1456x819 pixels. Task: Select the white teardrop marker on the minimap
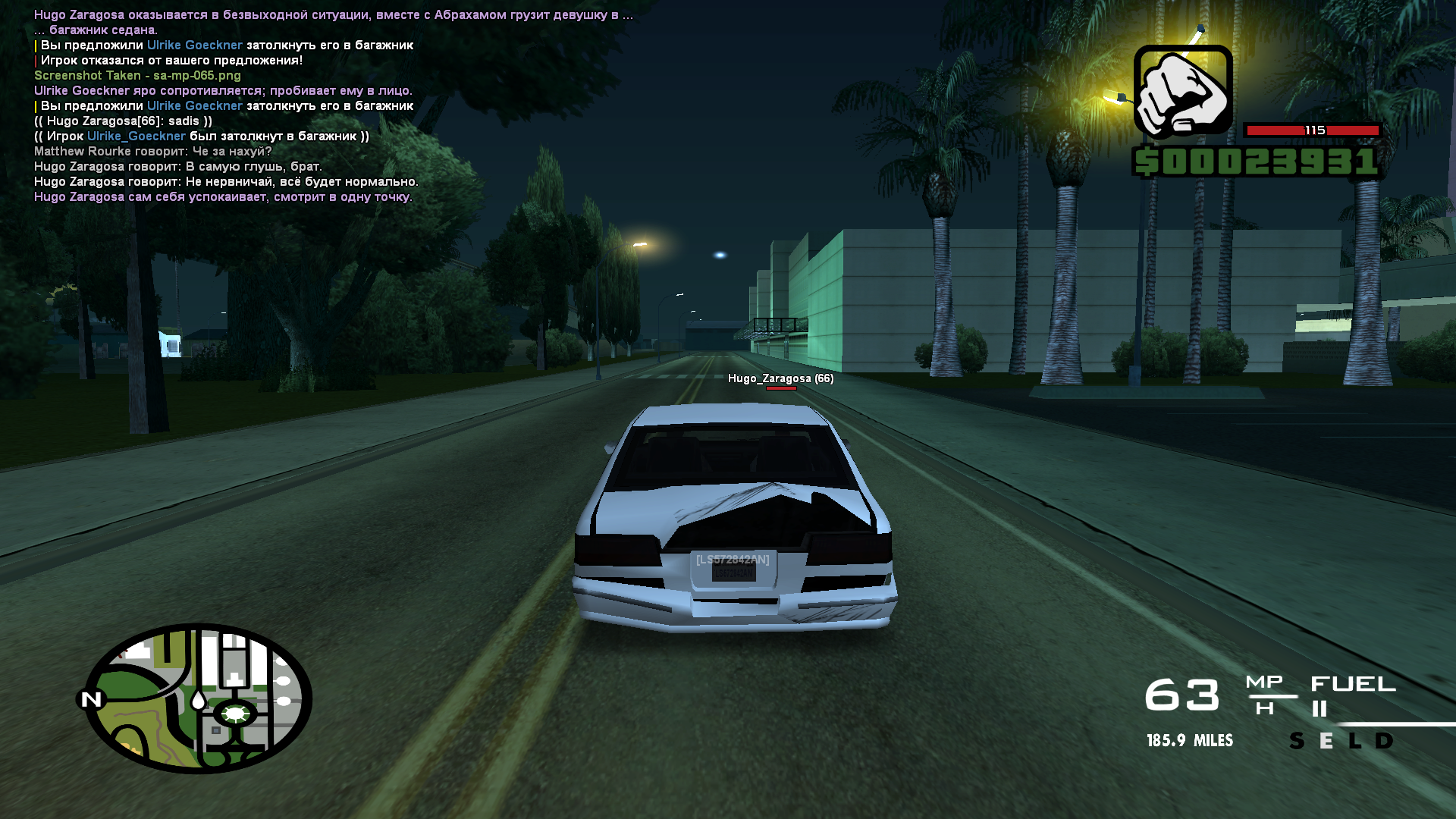198,699
